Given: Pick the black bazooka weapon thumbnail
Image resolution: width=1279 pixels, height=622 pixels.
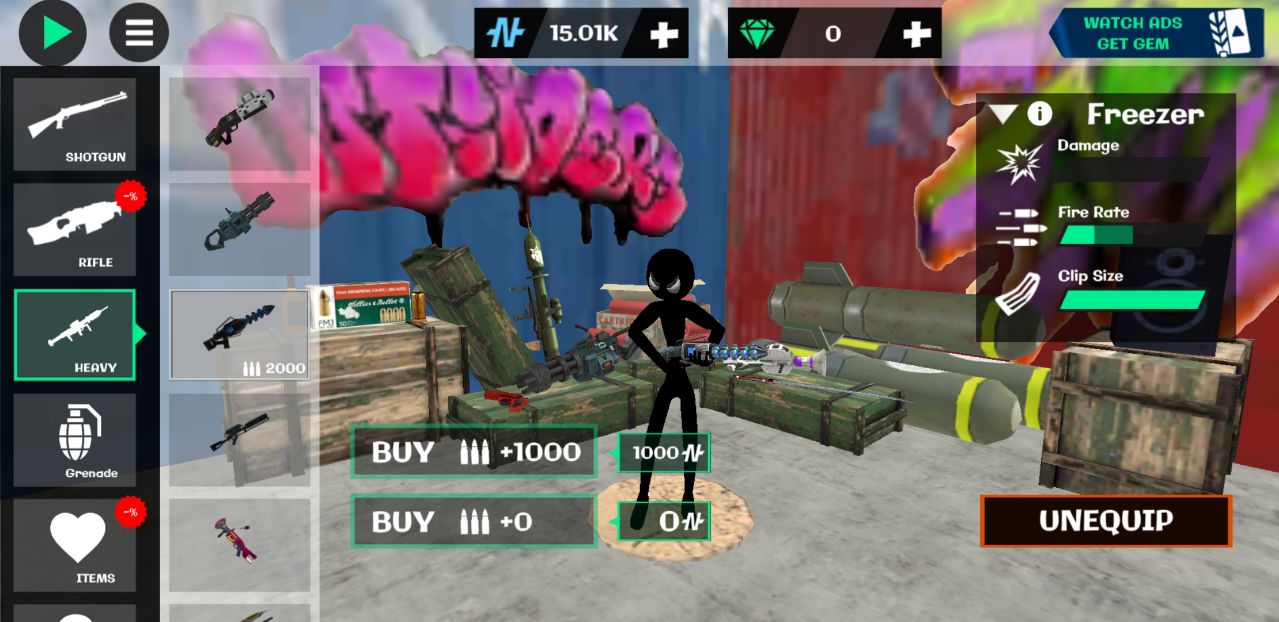Looking at the screenshot, I should [239, 440].
